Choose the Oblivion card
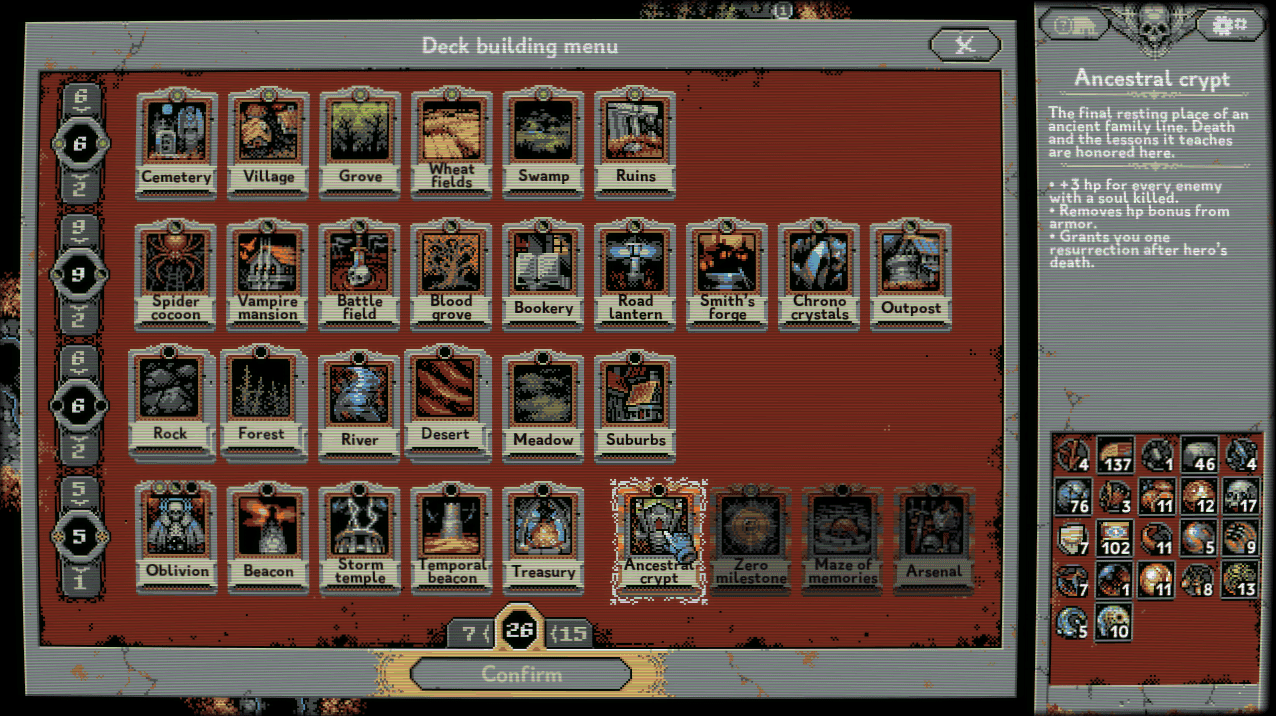The height and width of the screenshot is (716, 1276). pyautogui.click(x=176, y=536)
